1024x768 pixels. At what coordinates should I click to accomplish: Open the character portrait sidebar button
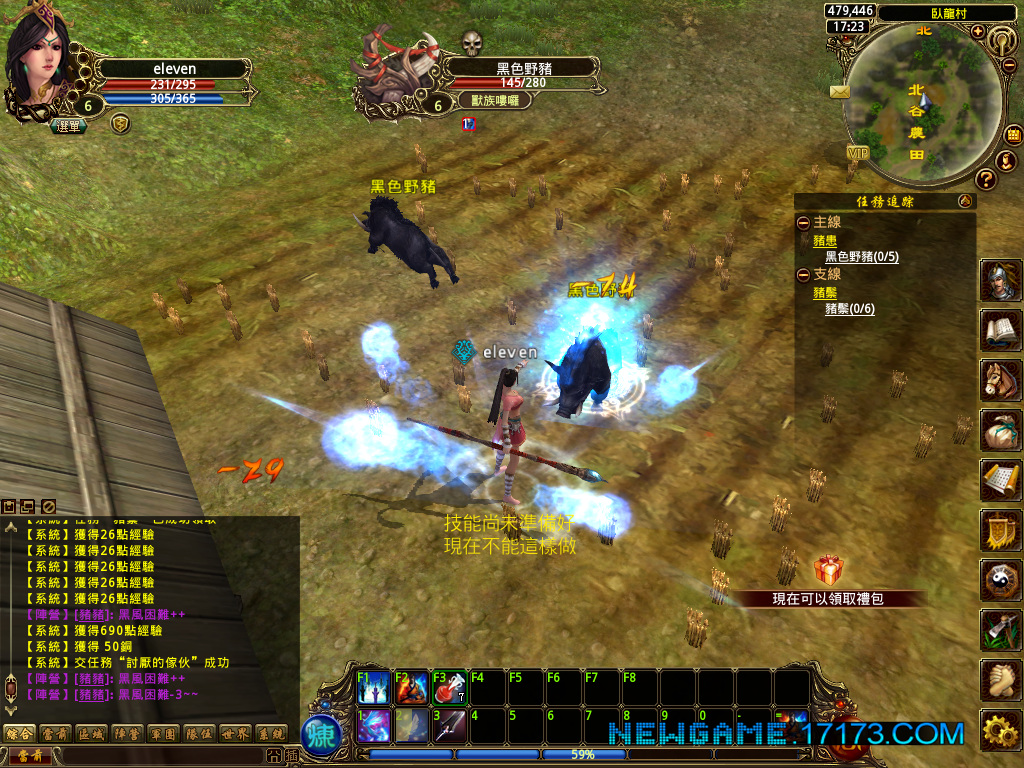(x=1000, y=281)
